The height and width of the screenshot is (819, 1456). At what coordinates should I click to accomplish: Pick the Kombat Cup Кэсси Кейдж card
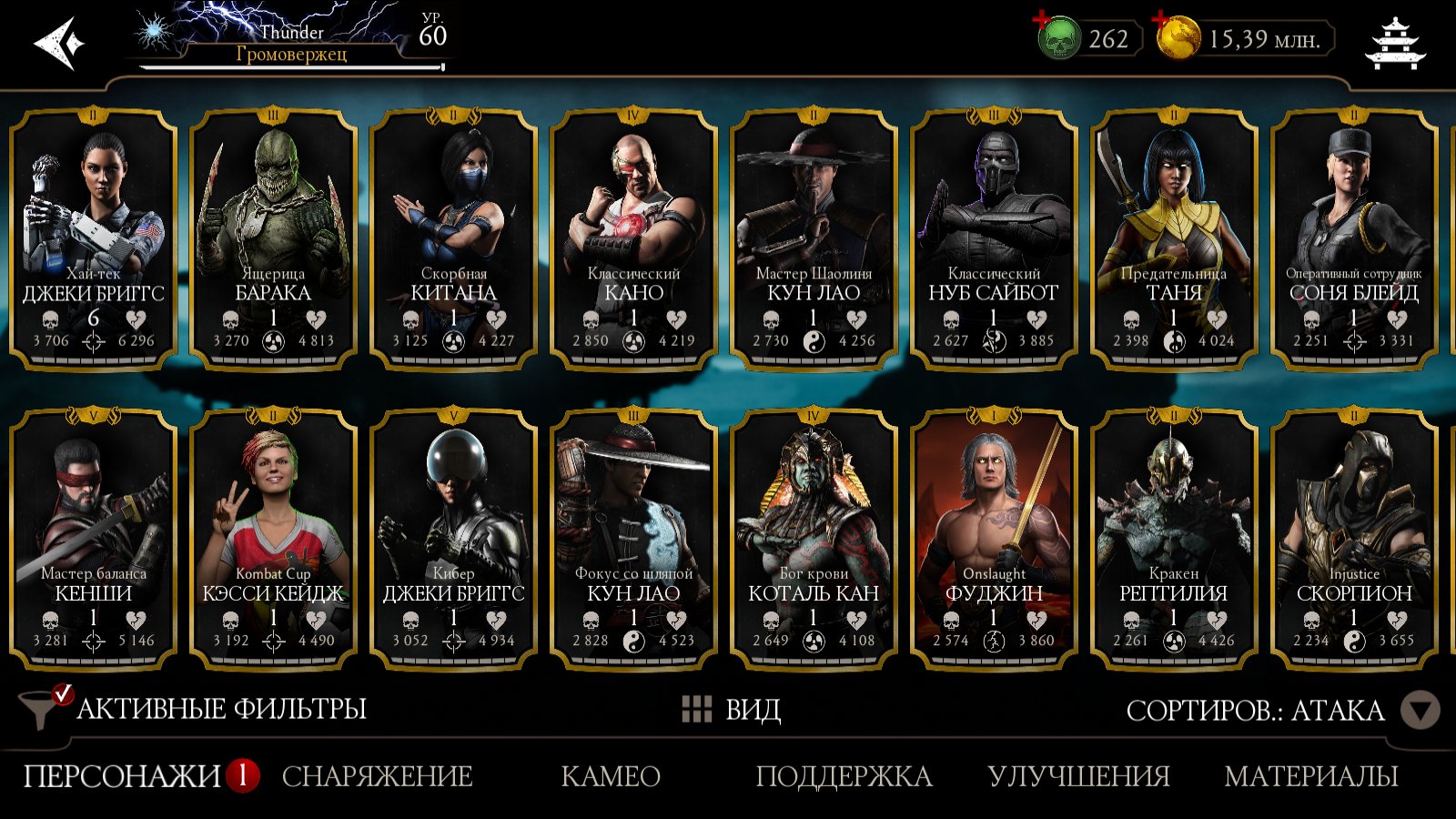click(273, 539)
